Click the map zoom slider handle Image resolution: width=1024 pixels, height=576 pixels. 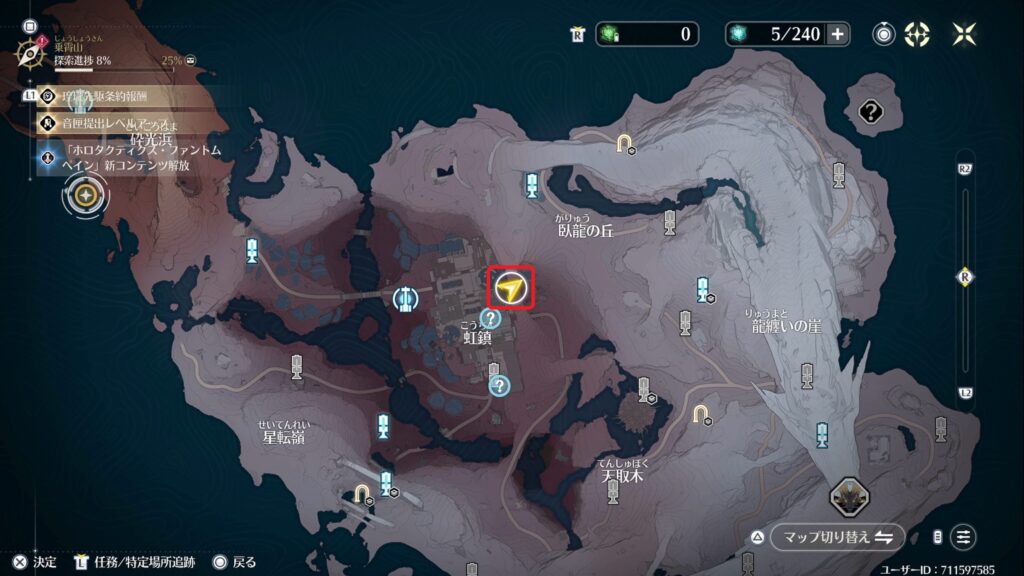pyautogui.click(x=965, y=277)
